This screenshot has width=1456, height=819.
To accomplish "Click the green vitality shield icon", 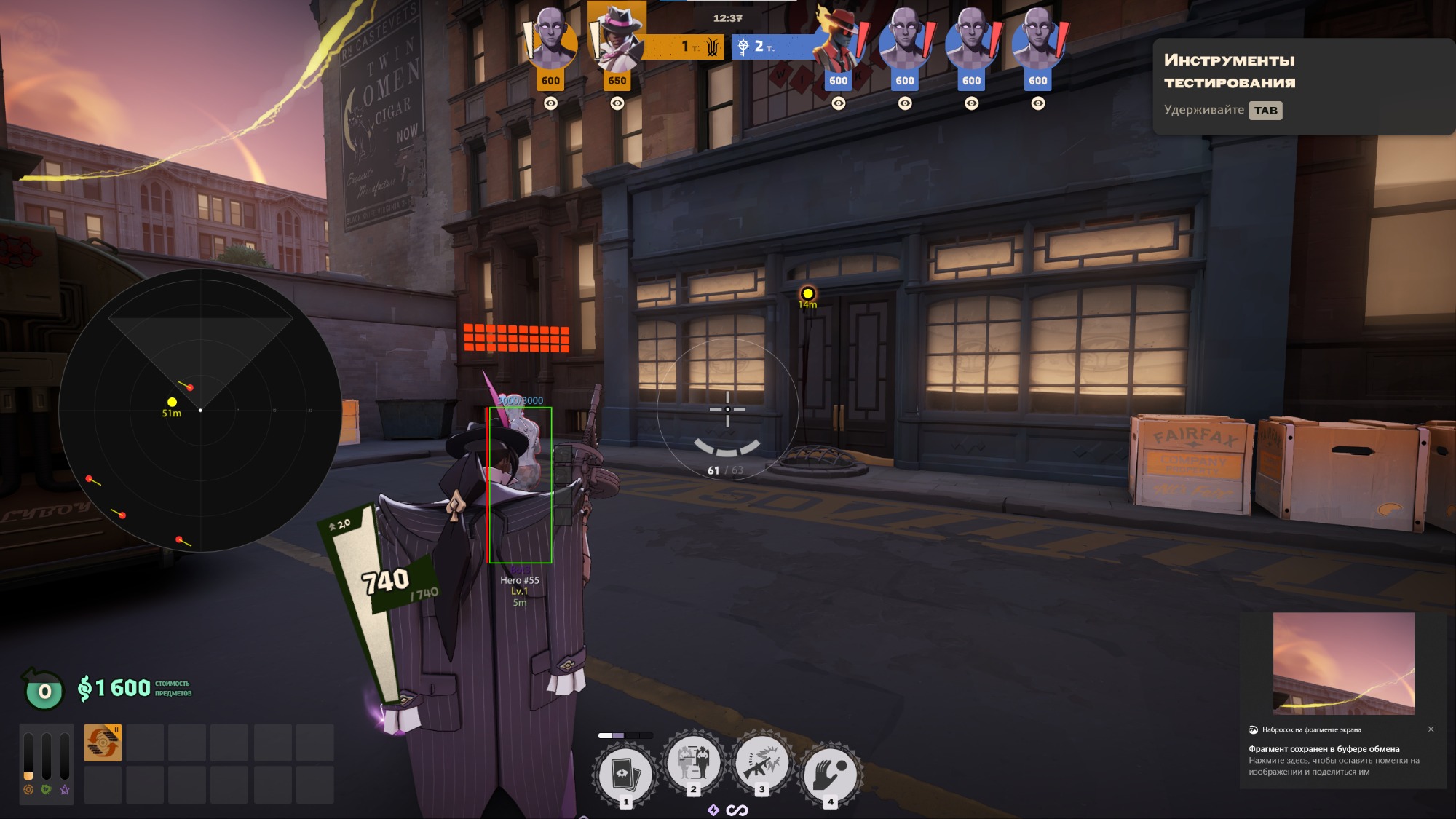I will click(47, 789).
